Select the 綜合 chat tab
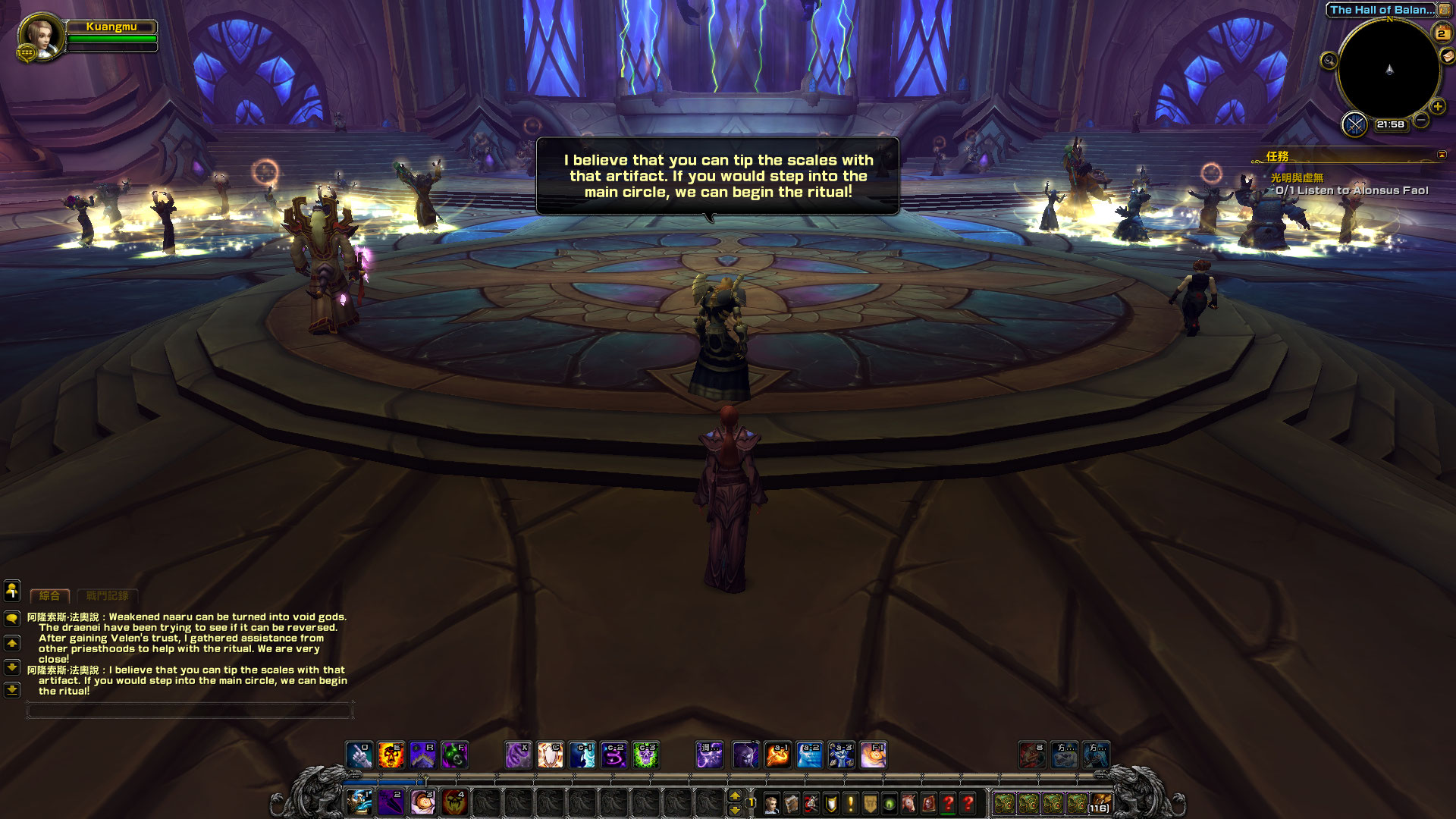 [x=49, y=596]
